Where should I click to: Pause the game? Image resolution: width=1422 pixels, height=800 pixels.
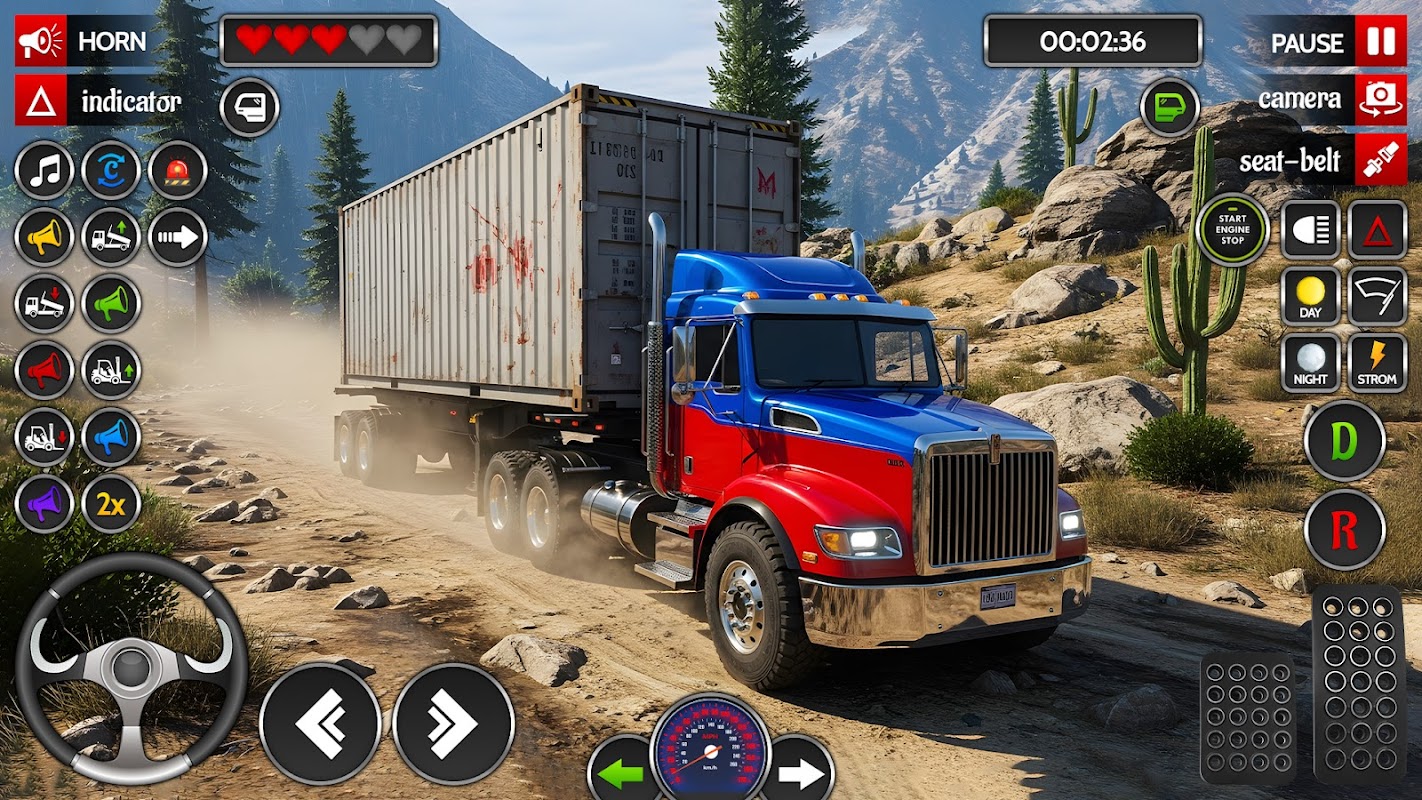tap(1336, 42)
